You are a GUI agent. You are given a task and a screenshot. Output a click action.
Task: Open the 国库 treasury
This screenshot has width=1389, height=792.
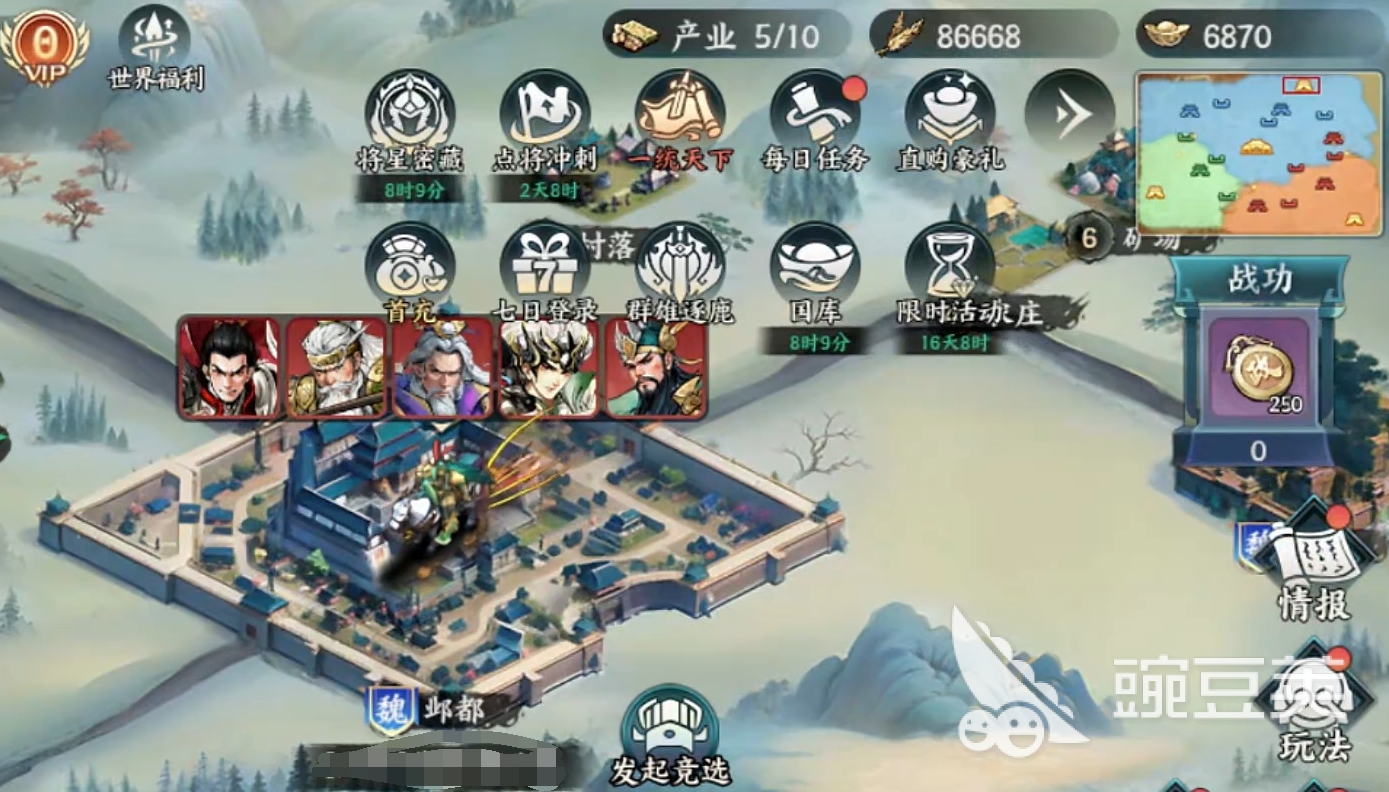[815, 267]
